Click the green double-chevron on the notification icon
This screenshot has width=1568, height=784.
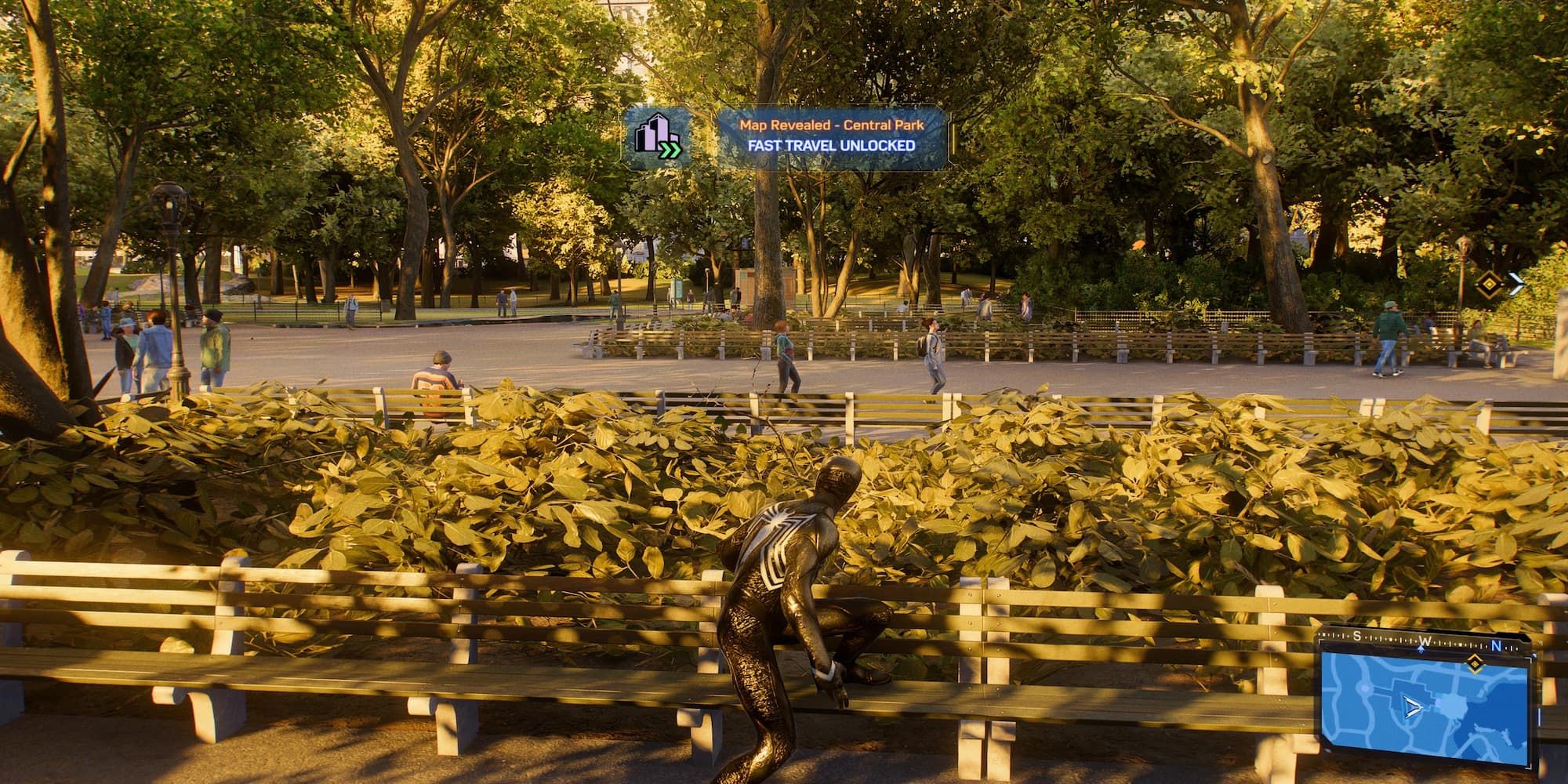point(670,151)
